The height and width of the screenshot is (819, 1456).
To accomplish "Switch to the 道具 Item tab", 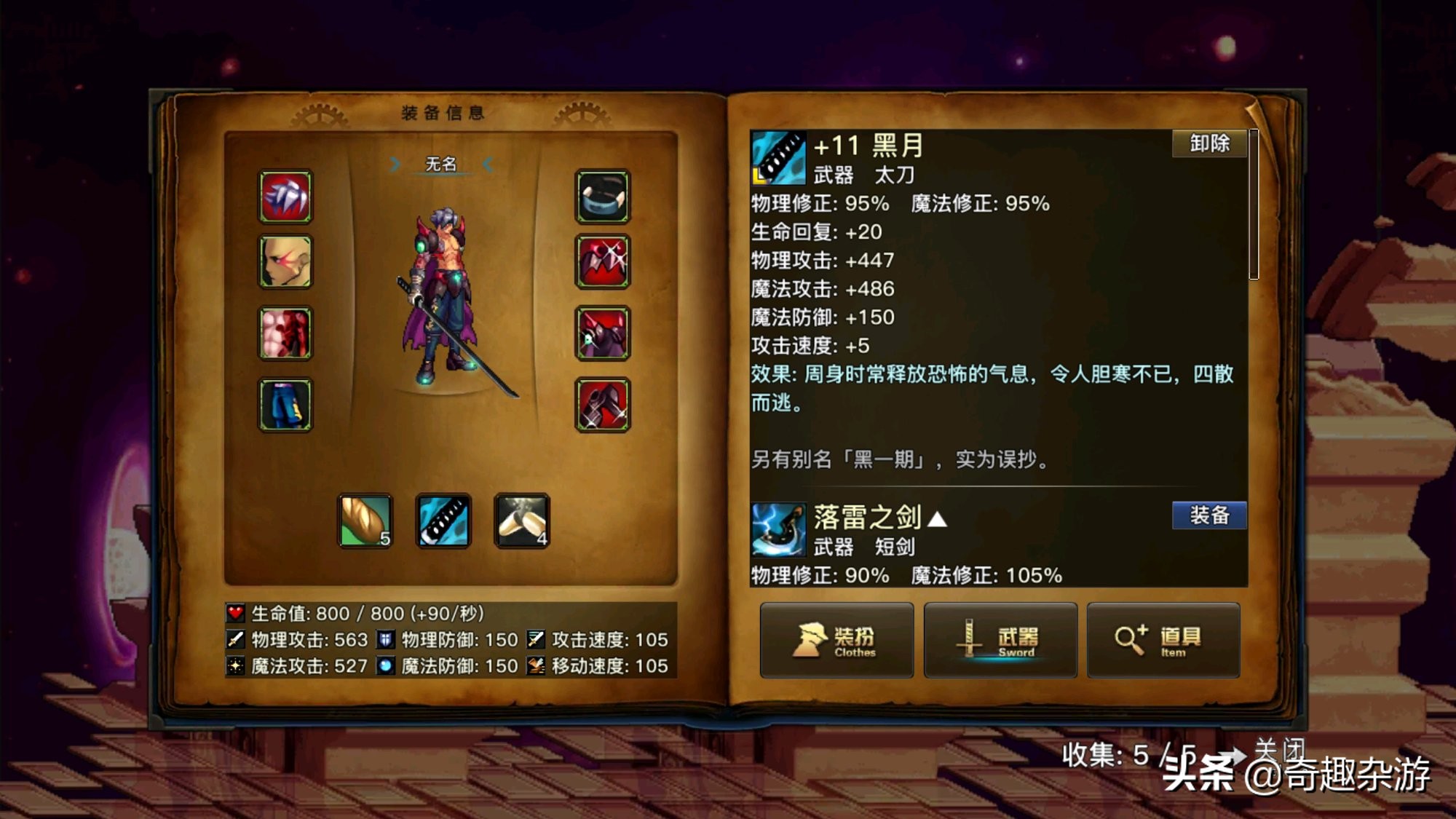I will (x=1163, y=641).
